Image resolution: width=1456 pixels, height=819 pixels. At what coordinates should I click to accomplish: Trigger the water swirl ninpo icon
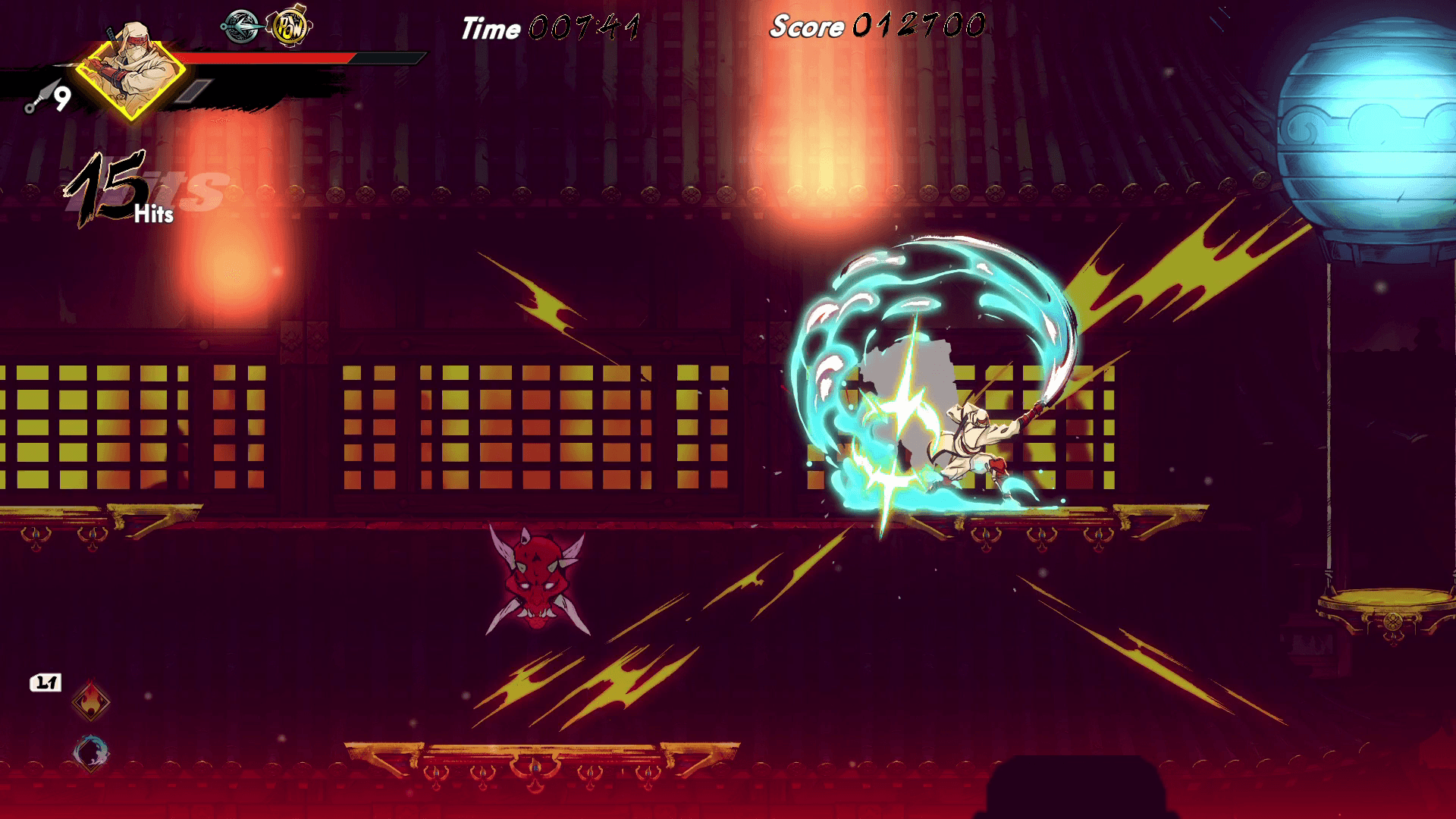click(91, 752)
